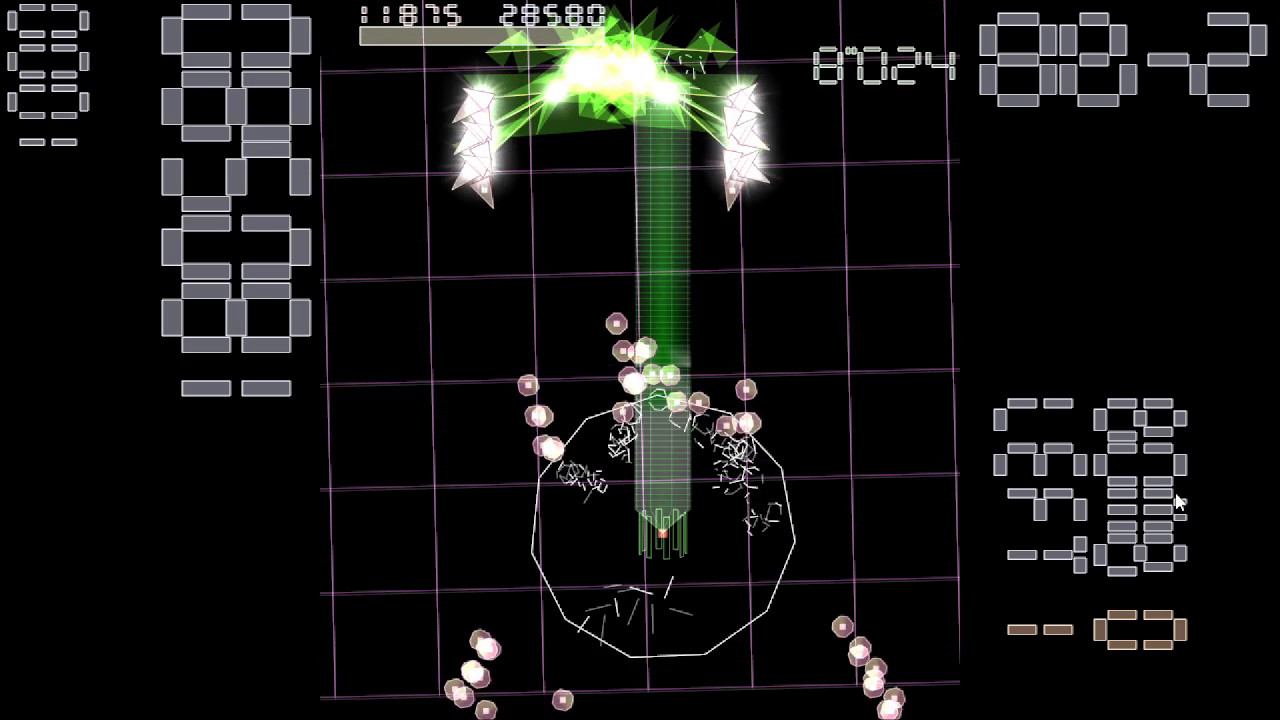Click the player ship inside the polygon arena
The image size is (1280, 720).
[x=663, y=530]
